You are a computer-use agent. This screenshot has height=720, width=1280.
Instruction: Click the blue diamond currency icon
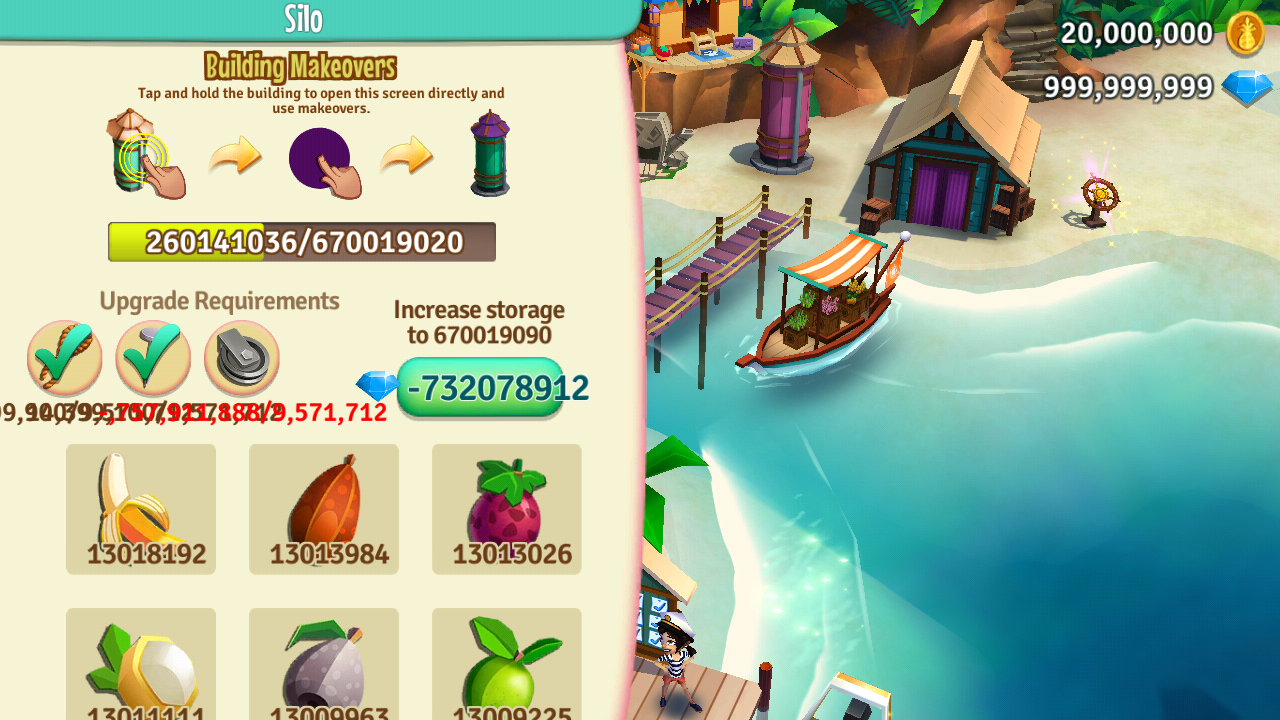pyautogui.click(x=1248, y=89)
